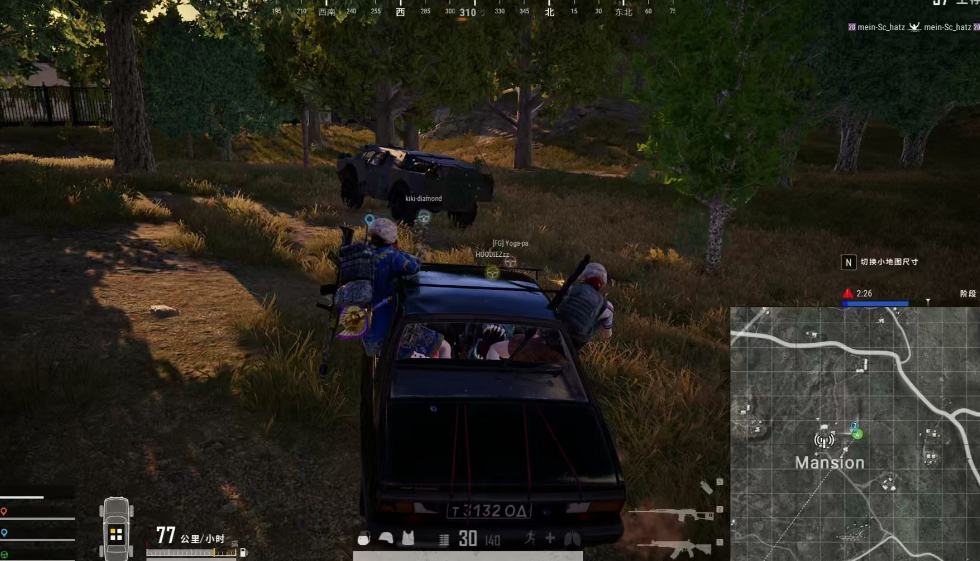The width and height of the screenshot is (980, 561).
Task: Click the compass bar heading 310
Action: click(x=467, y=13)
